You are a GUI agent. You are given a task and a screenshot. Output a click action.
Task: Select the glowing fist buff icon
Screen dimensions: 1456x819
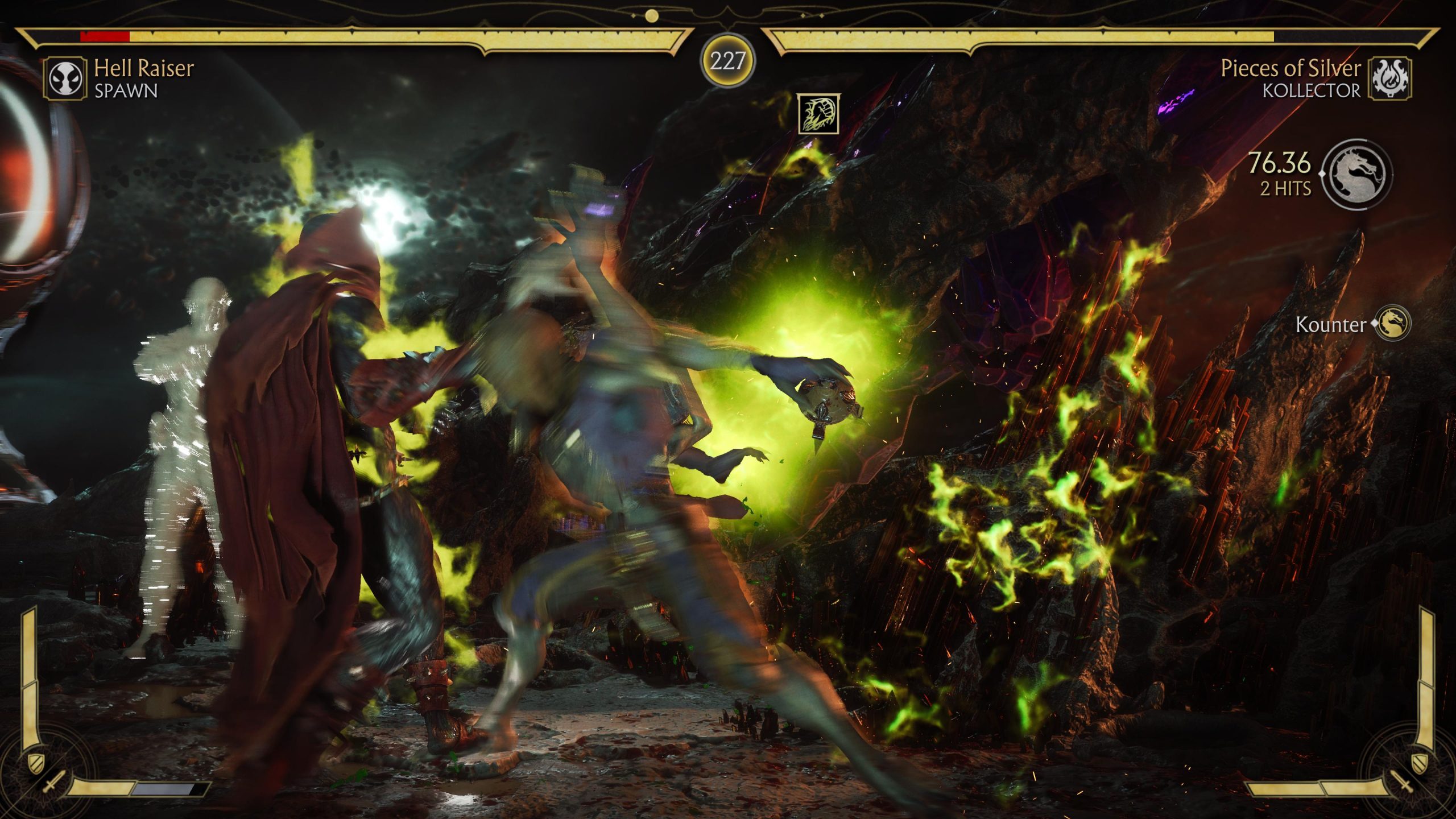tap(818, 114)
